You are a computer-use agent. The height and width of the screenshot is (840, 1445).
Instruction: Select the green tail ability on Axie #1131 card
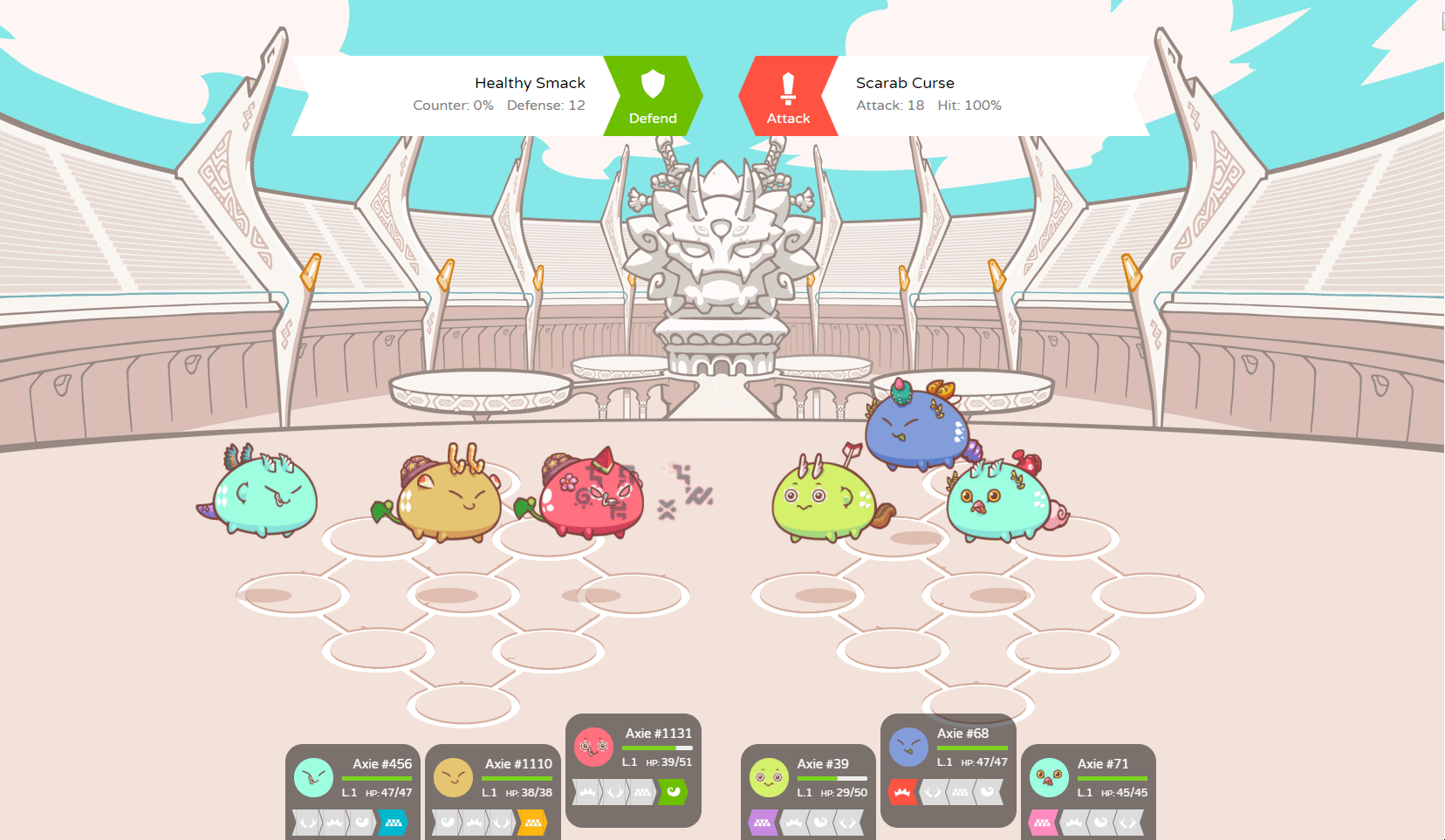[x=673, y=790]
